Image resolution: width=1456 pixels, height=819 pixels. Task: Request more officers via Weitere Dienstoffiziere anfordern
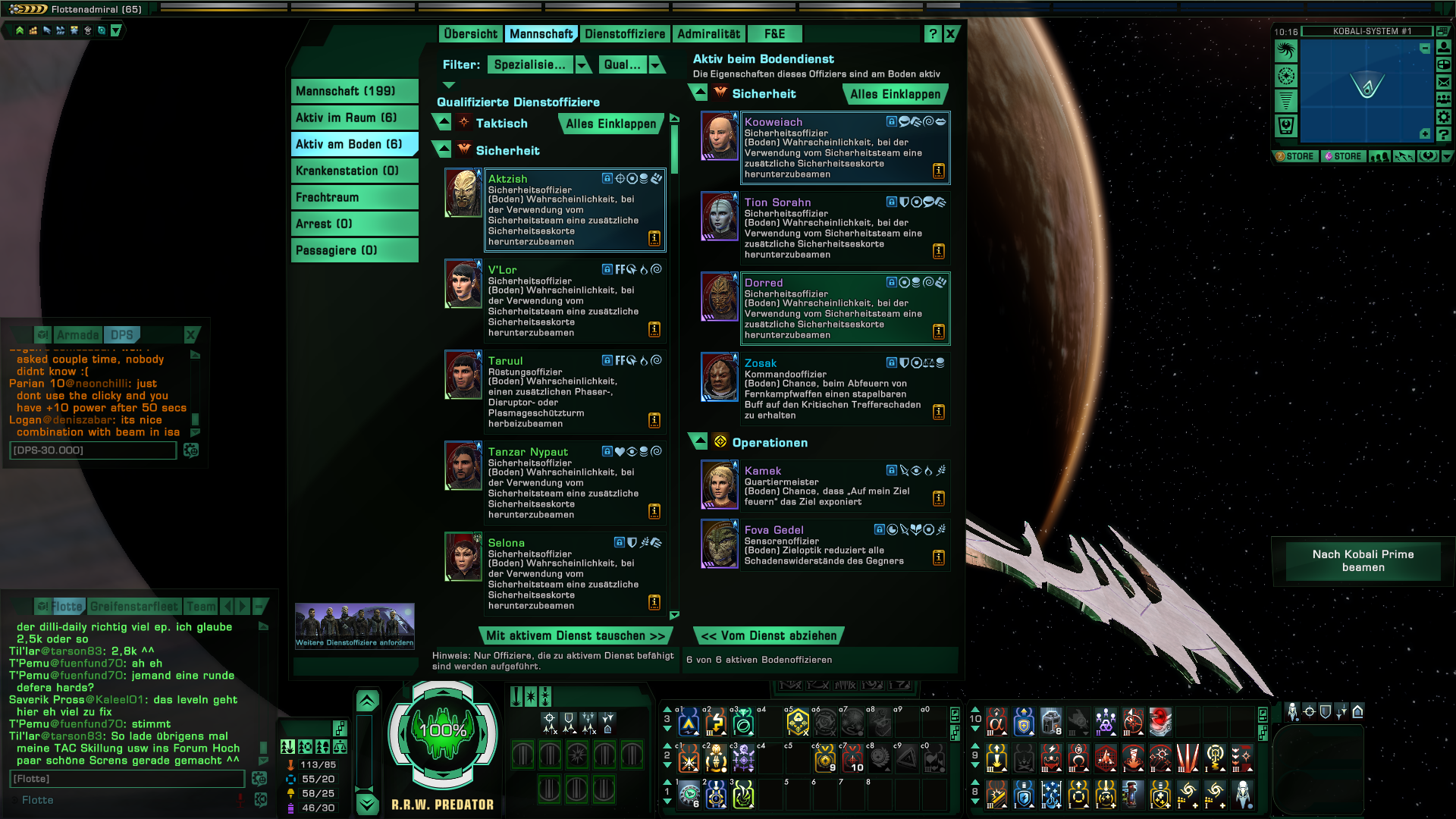(354, 626)
